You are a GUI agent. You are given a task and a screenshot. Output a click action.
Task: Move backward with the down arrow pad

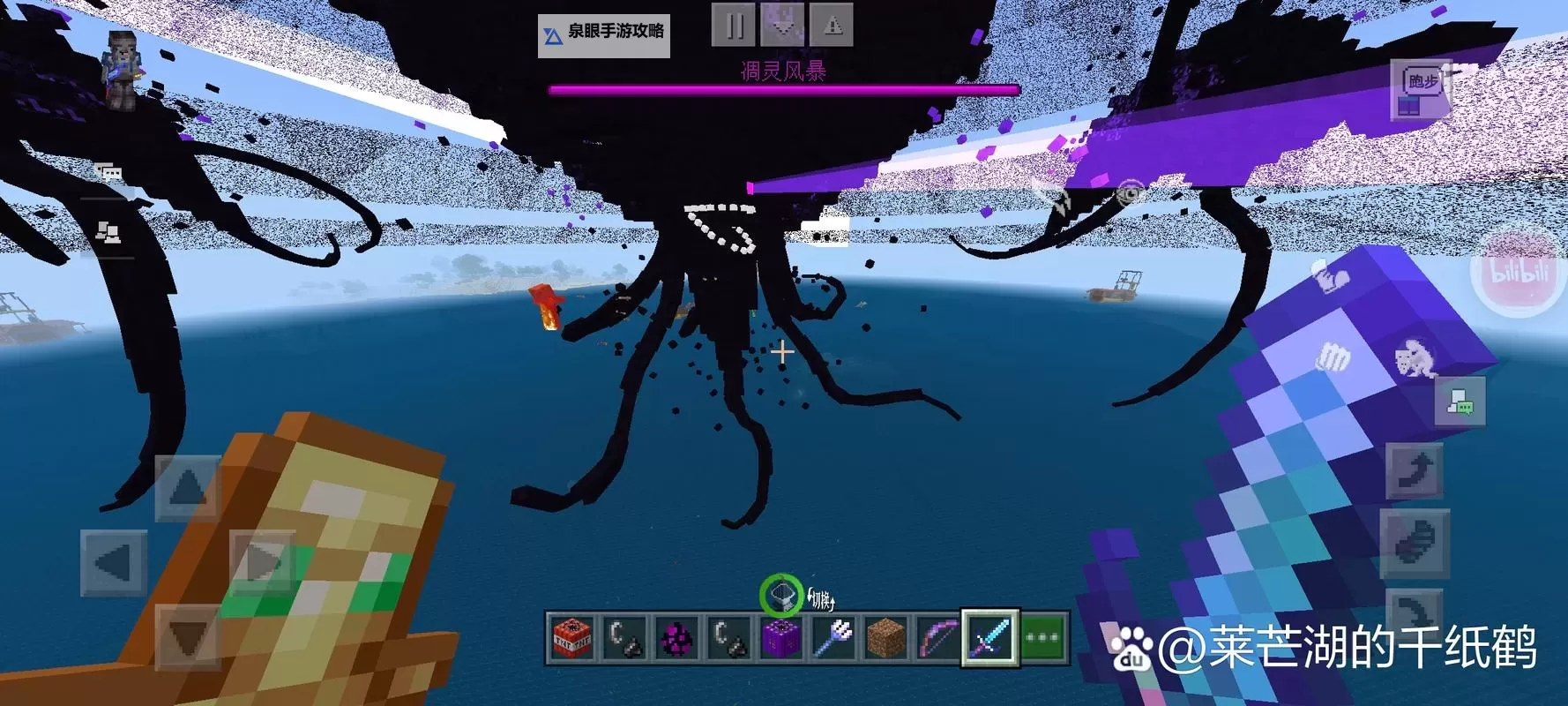pos(188,637)
